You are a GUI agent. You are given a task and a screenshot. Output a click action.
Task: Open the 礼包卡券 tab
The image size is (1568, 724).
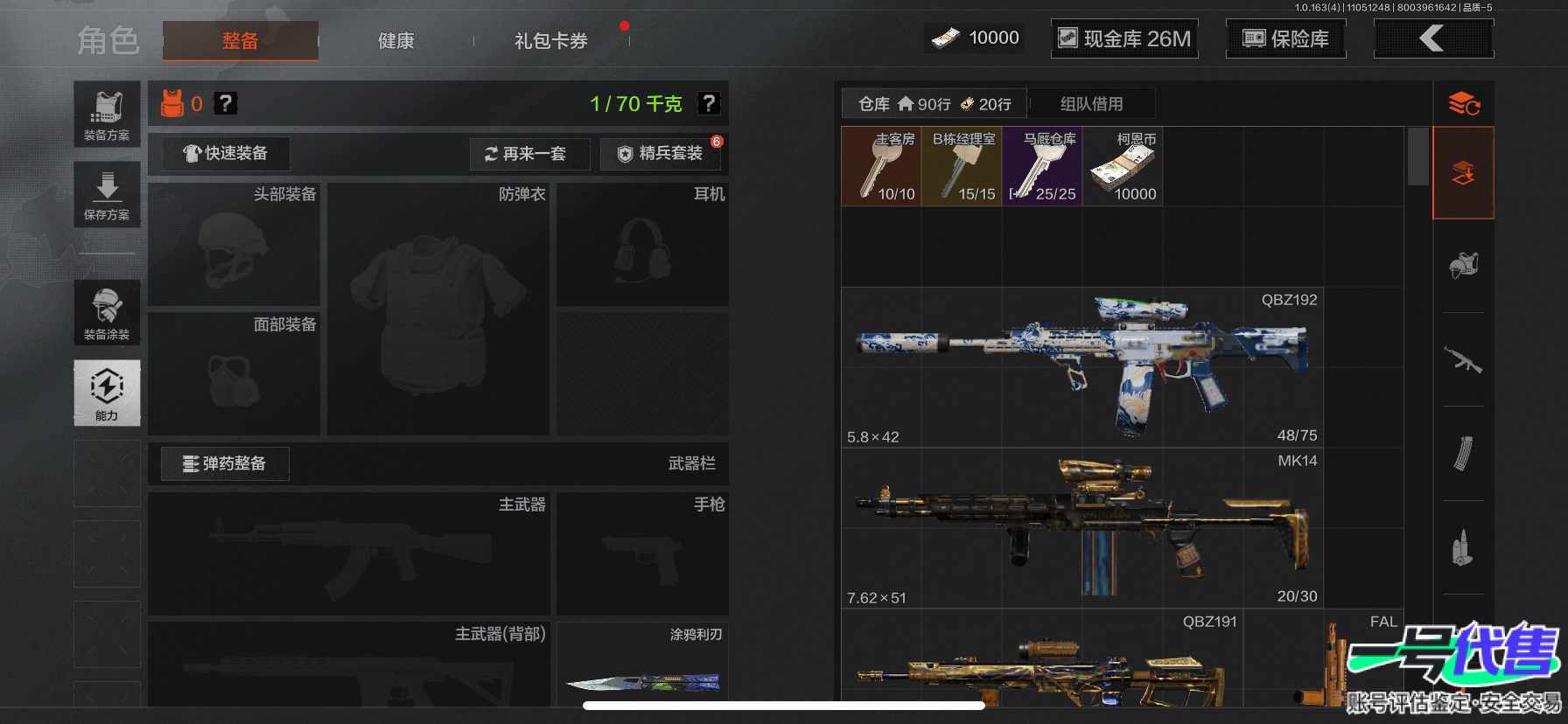551,40
